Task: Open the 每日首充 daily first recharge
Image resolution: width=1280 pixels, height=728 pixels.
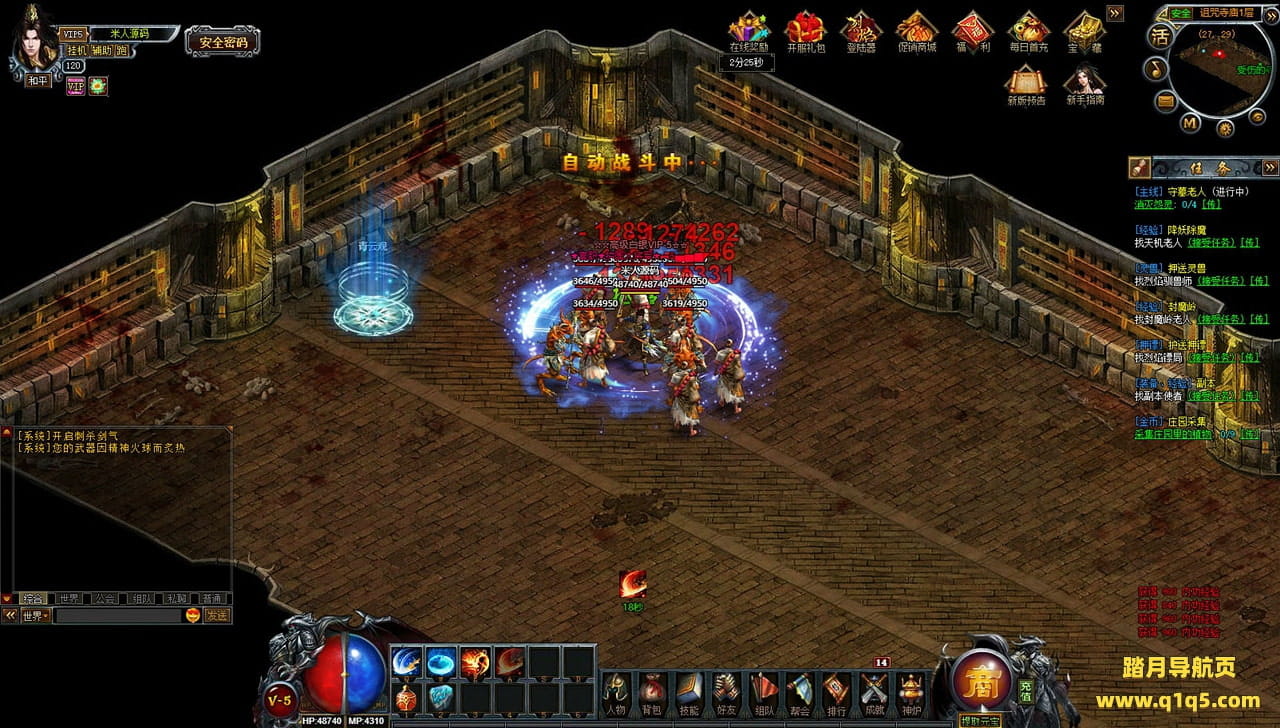Action: (x=1028, y=31)
